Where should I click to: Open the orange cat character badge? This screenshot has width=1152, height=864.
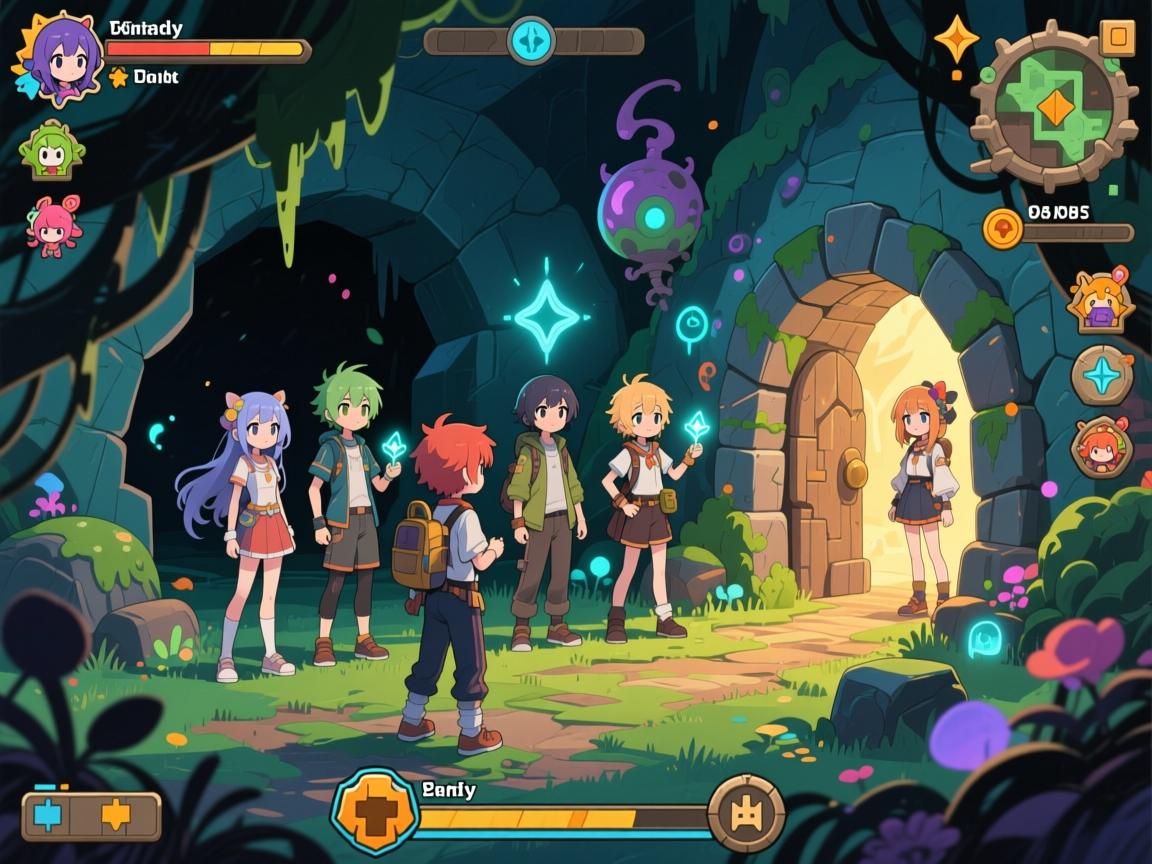point(1100,301)
